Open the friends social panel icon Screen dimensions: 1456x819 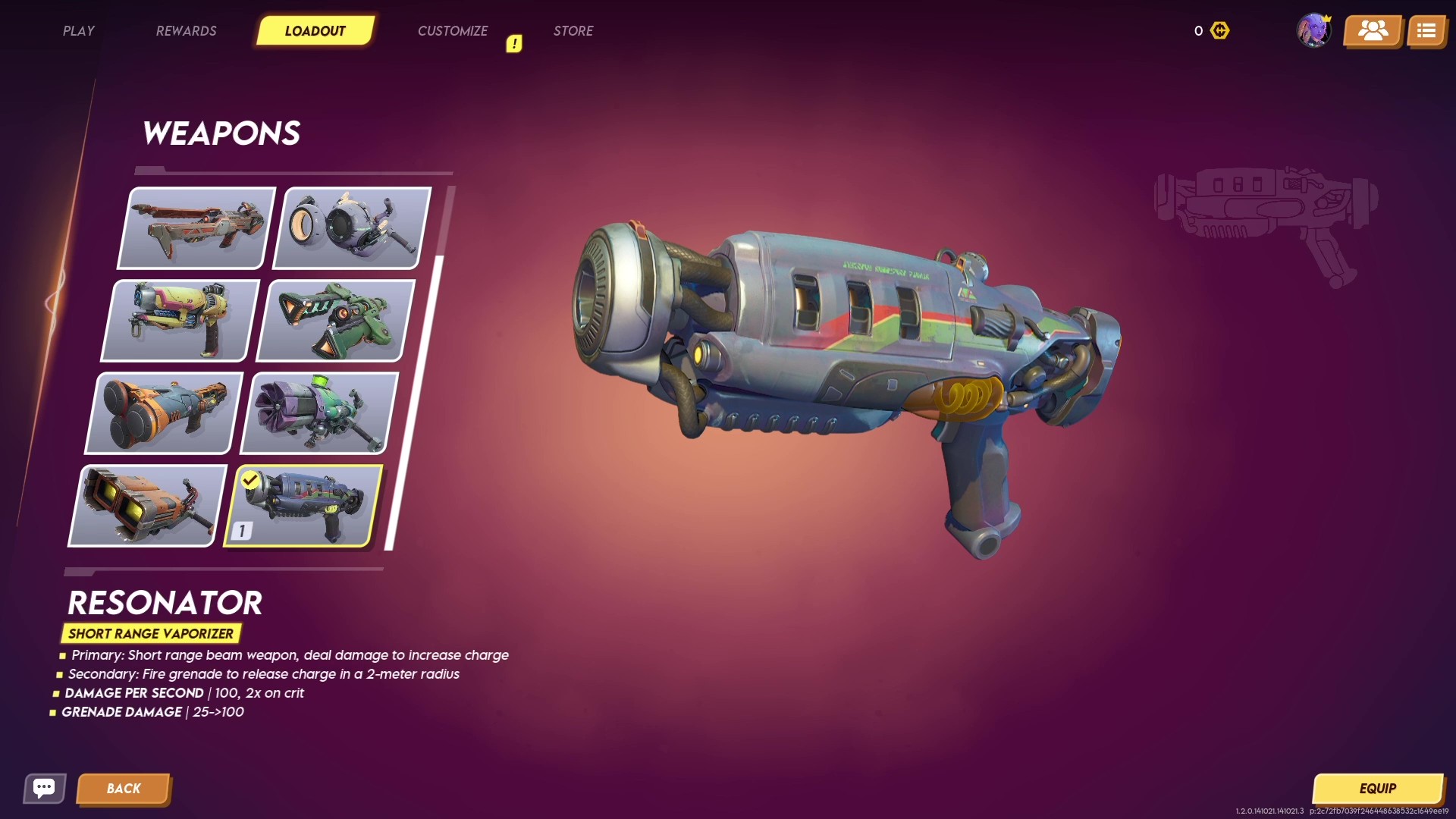(1373, 31)
